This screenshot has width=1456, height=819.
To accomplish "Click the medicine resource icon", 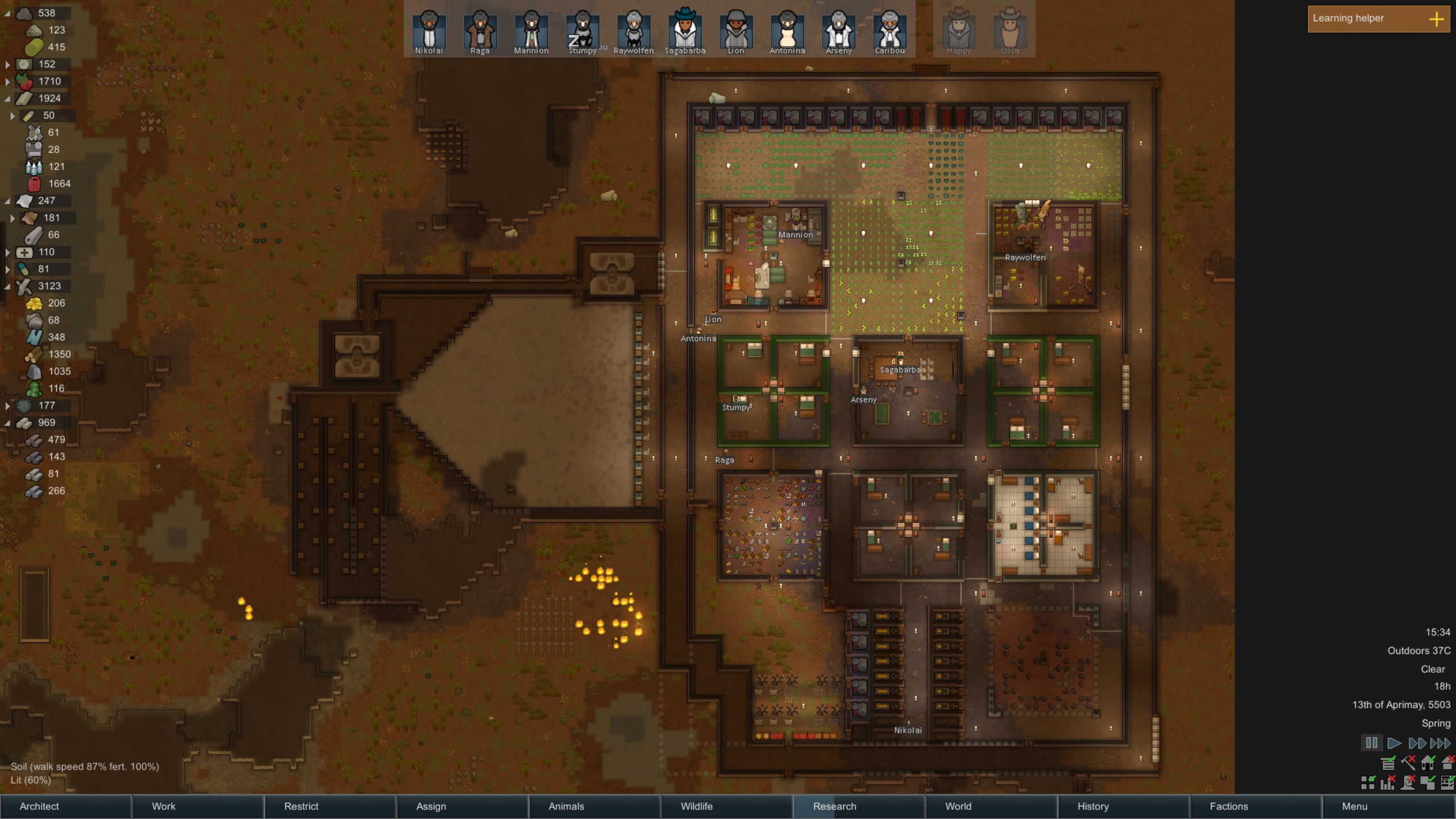I will 23,252.
